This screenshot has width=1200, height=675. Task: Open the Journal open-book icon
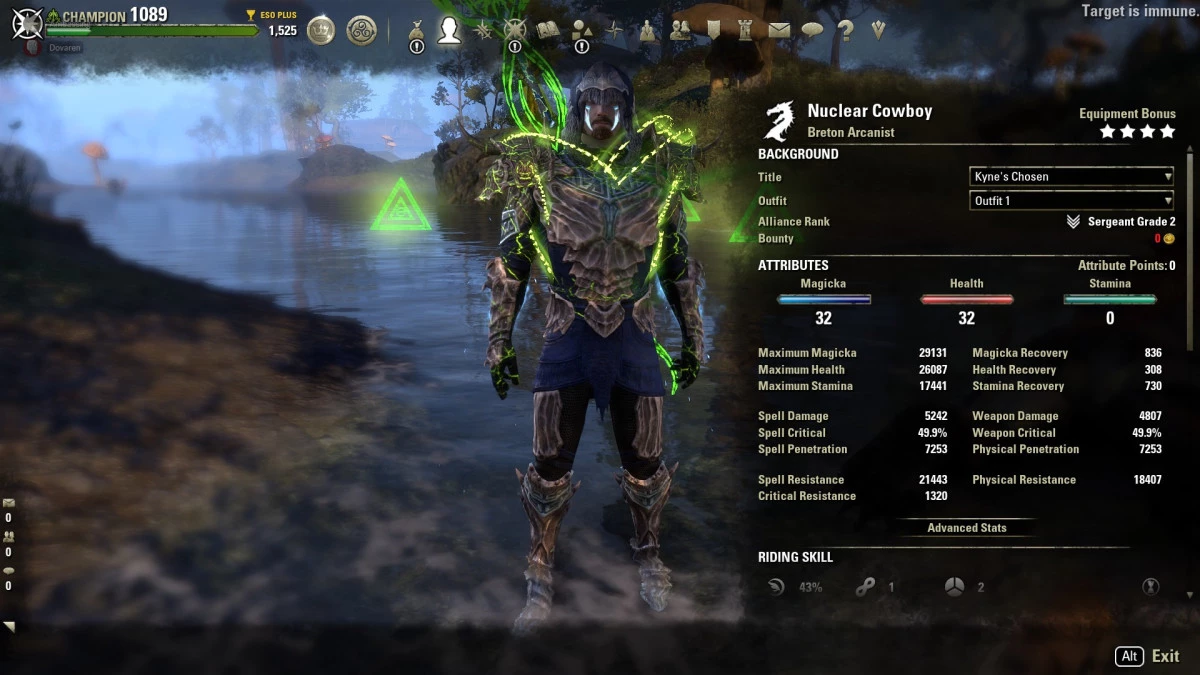pos(548,30)
